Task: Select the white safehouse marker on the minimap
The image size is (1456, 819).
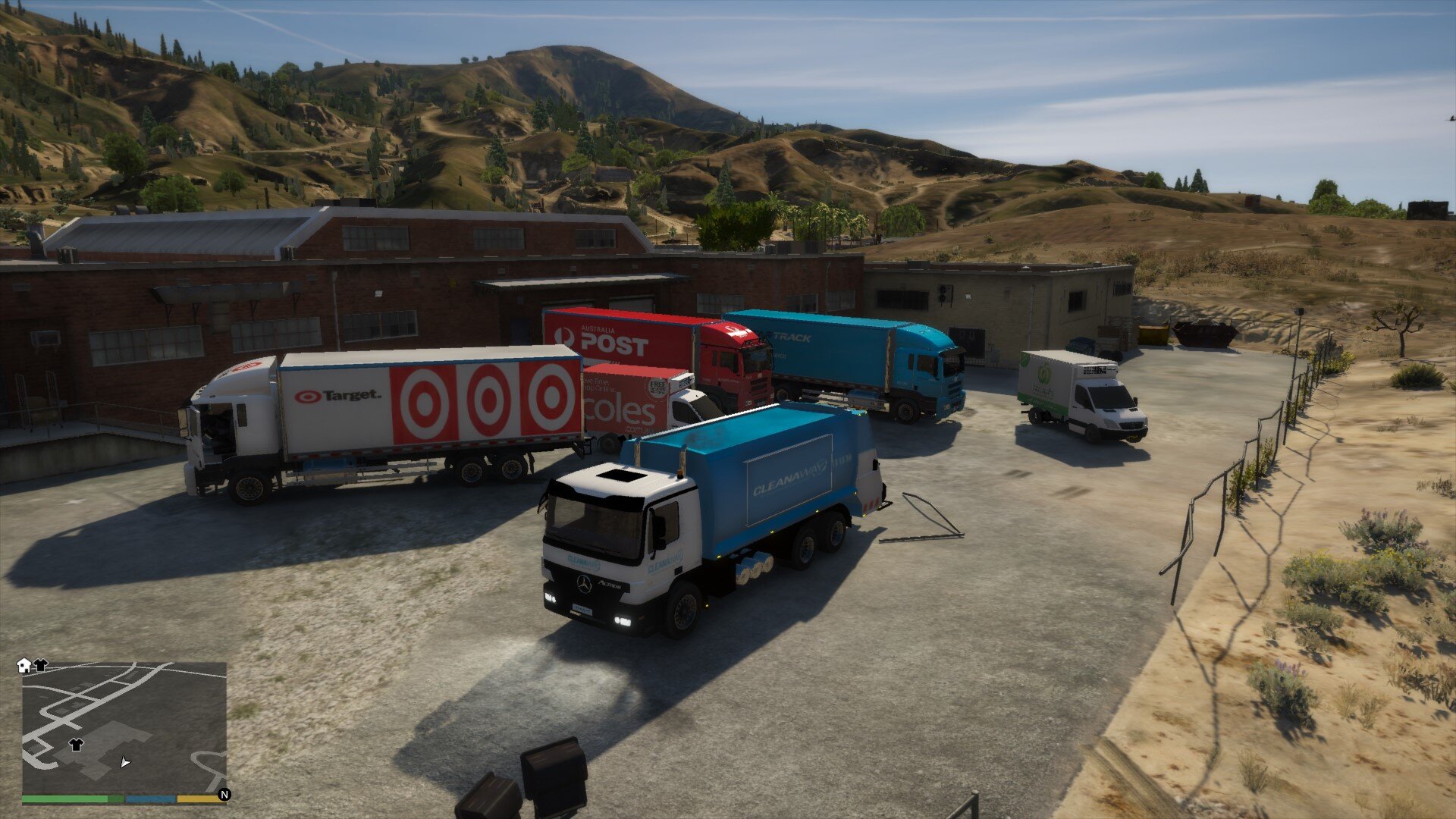Action: click(x=24, y=665)
